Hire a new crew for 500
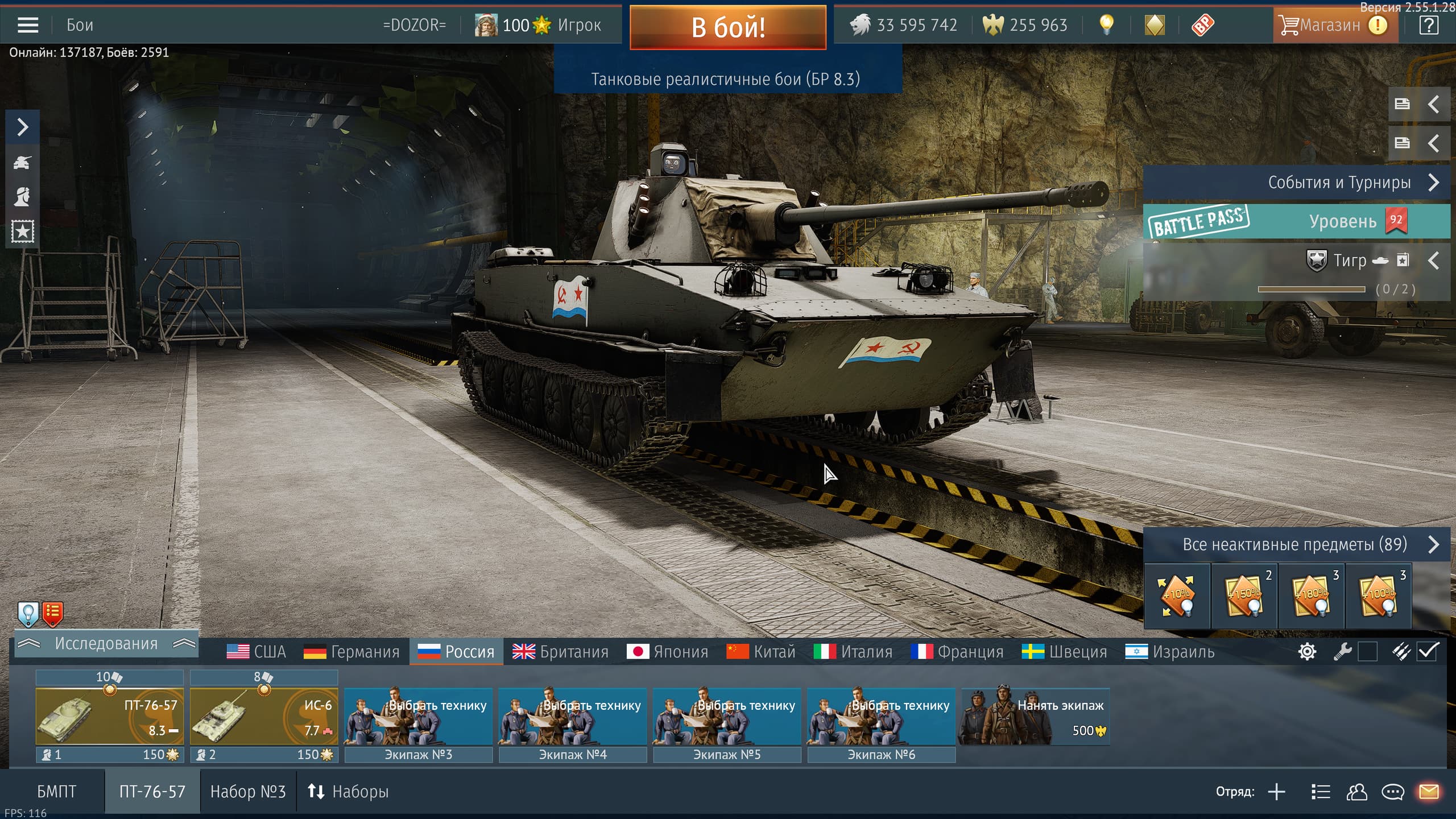Screen dimensions: 1456x819 coord(1034,717)
